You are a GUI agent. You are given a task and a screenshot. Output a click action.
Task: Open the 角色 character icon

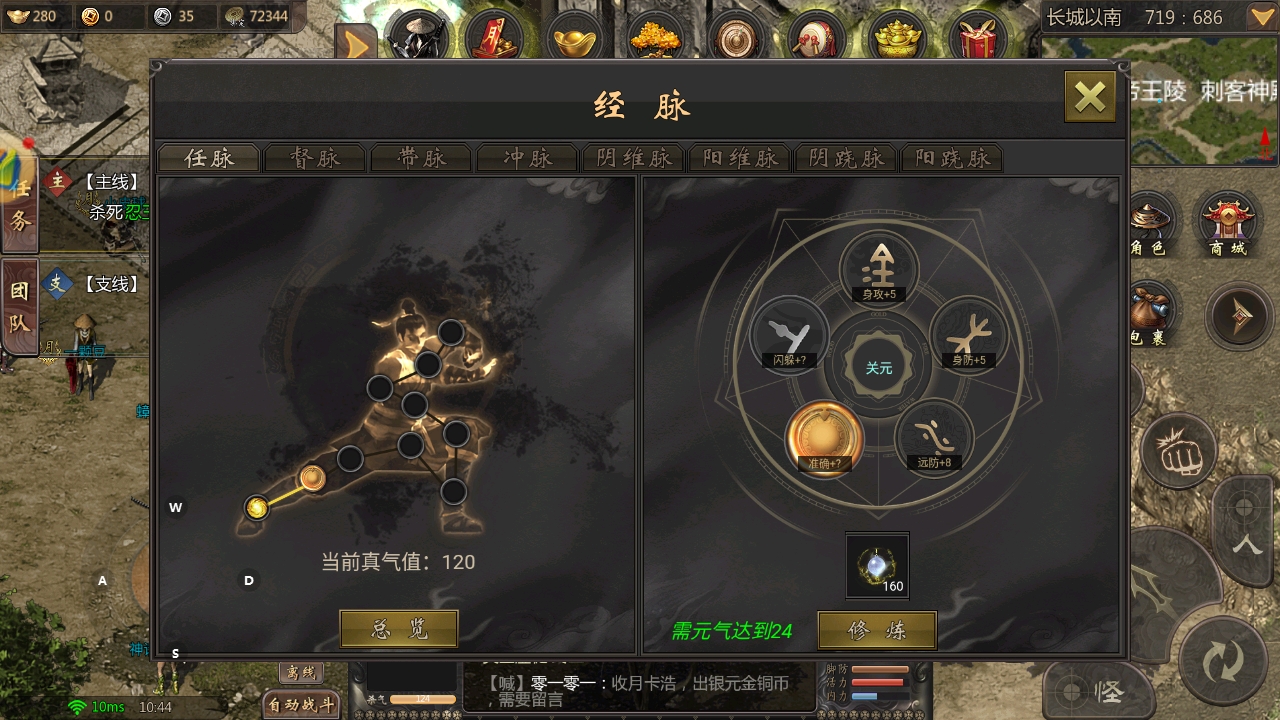(1152, 222)
